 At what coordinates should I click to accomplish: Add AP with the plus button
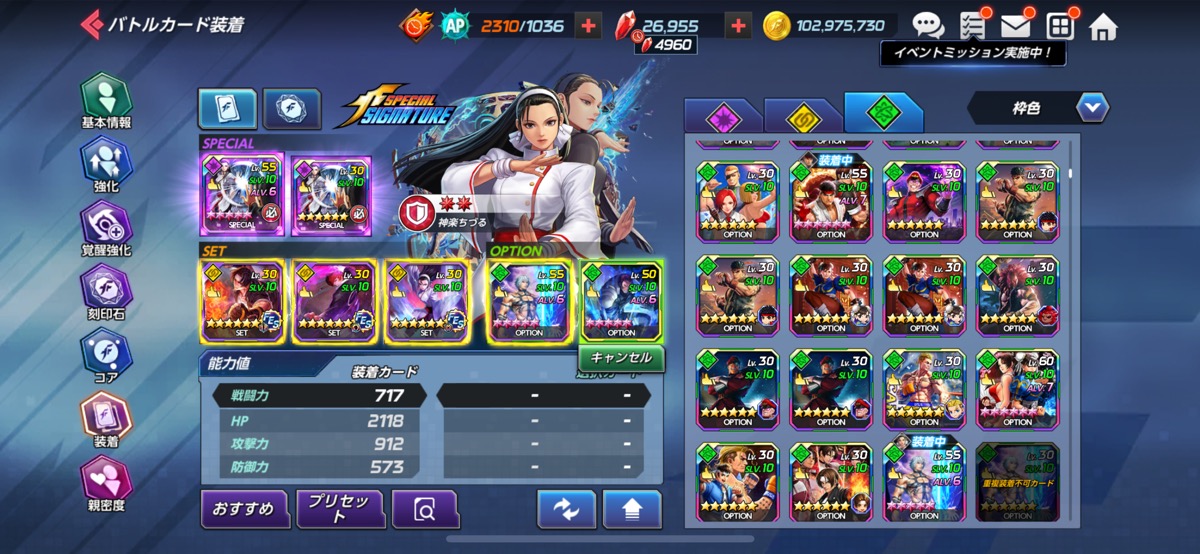(x=589, y=26)
